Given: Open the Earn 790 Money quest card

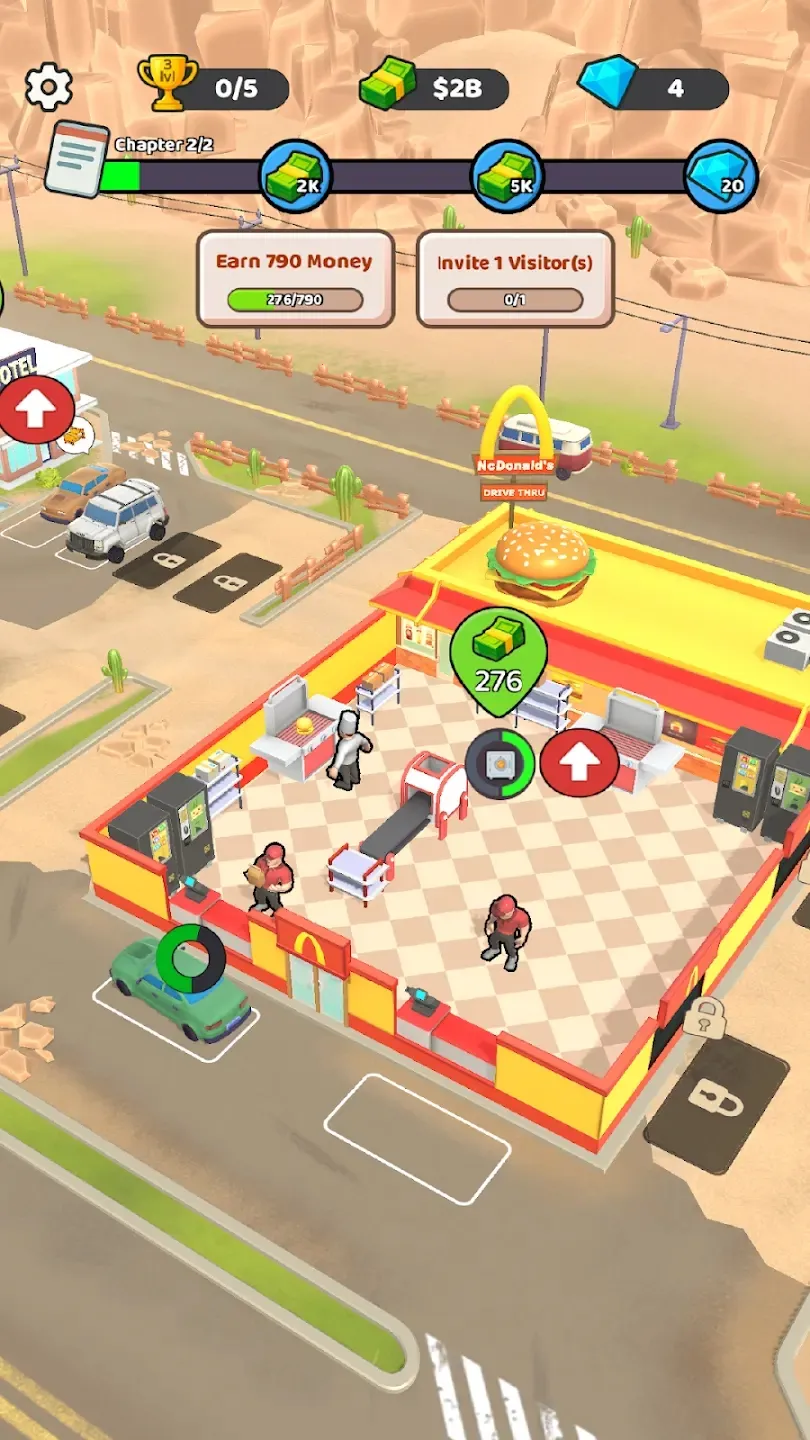Looking at the screenshot, I should 295,278.
